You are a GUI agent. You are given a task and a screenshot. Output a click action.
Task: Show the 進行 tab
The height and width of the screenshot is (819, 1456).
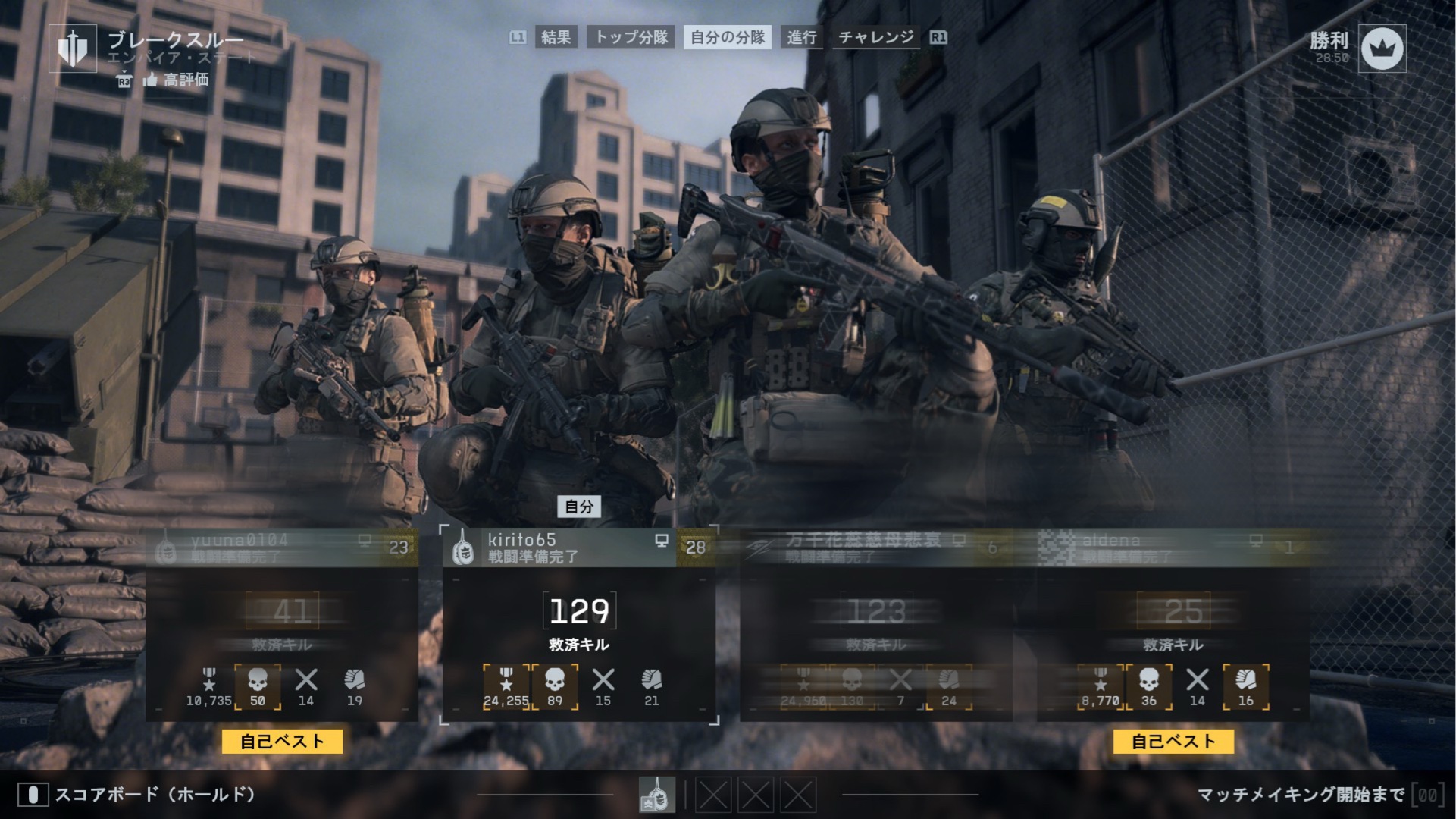(801, 37)
